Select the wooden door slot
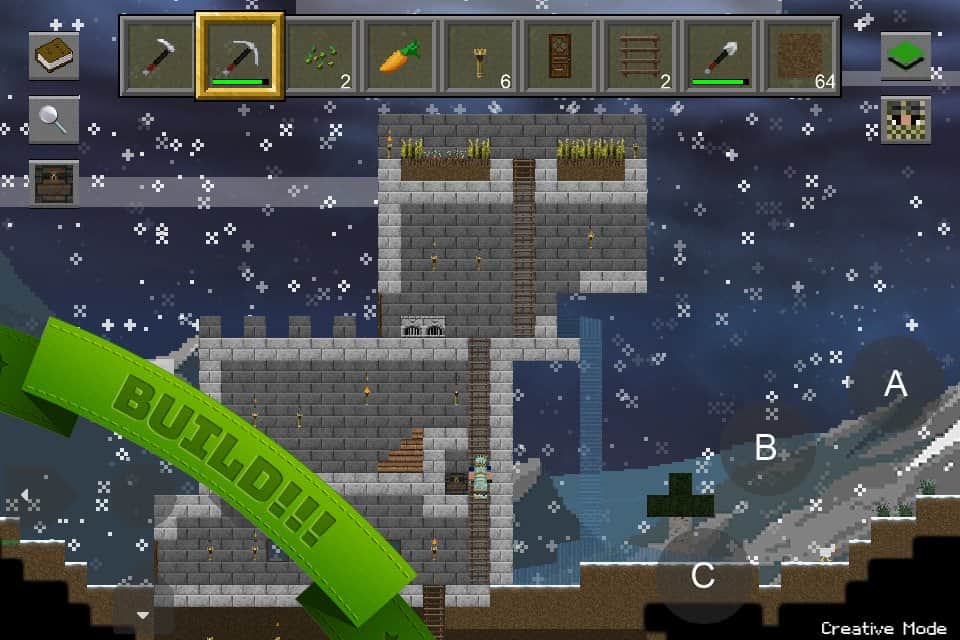This screenshot has width=960, height=640. [561, 56]
